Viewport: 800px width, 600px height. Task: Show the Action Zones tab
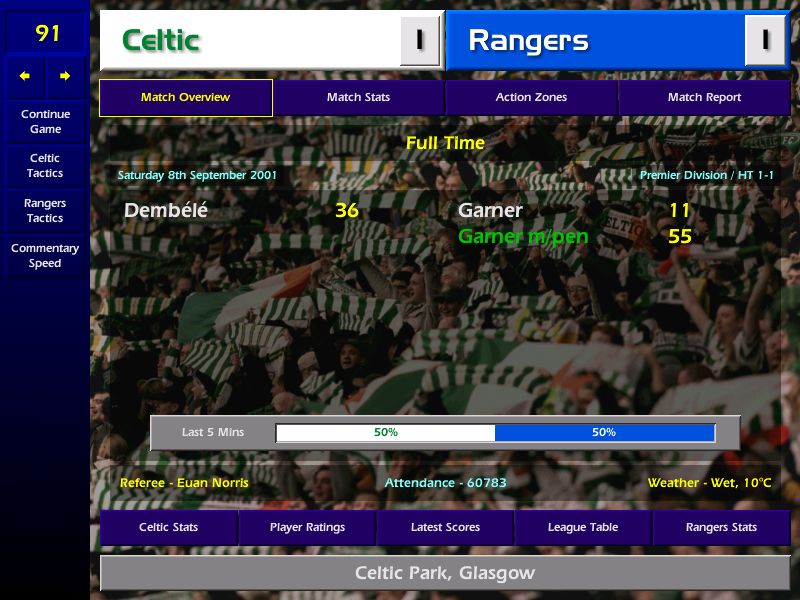pos(531,98)
